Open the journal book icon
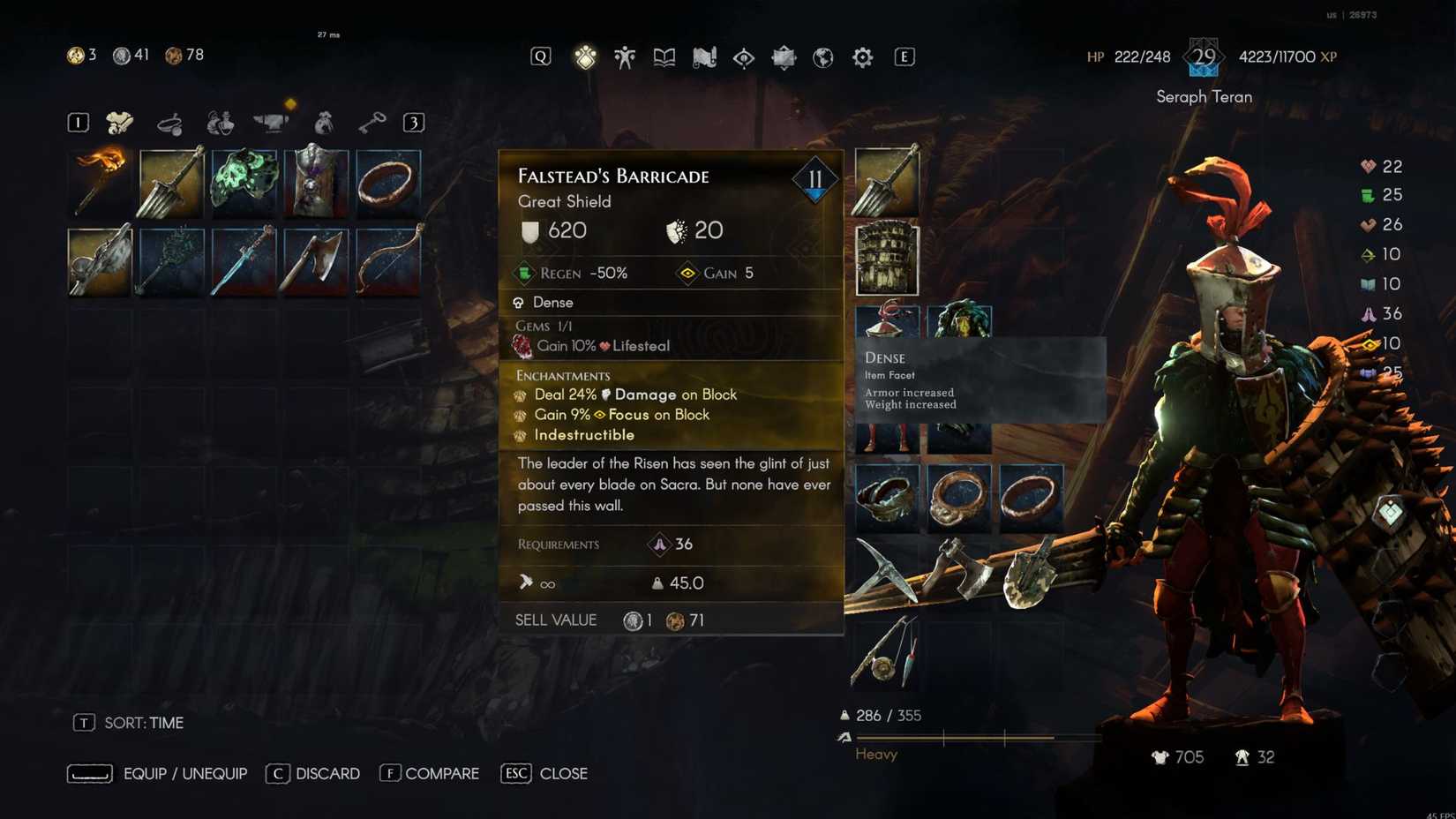The image size is (1456, 819). pos(664,56)
